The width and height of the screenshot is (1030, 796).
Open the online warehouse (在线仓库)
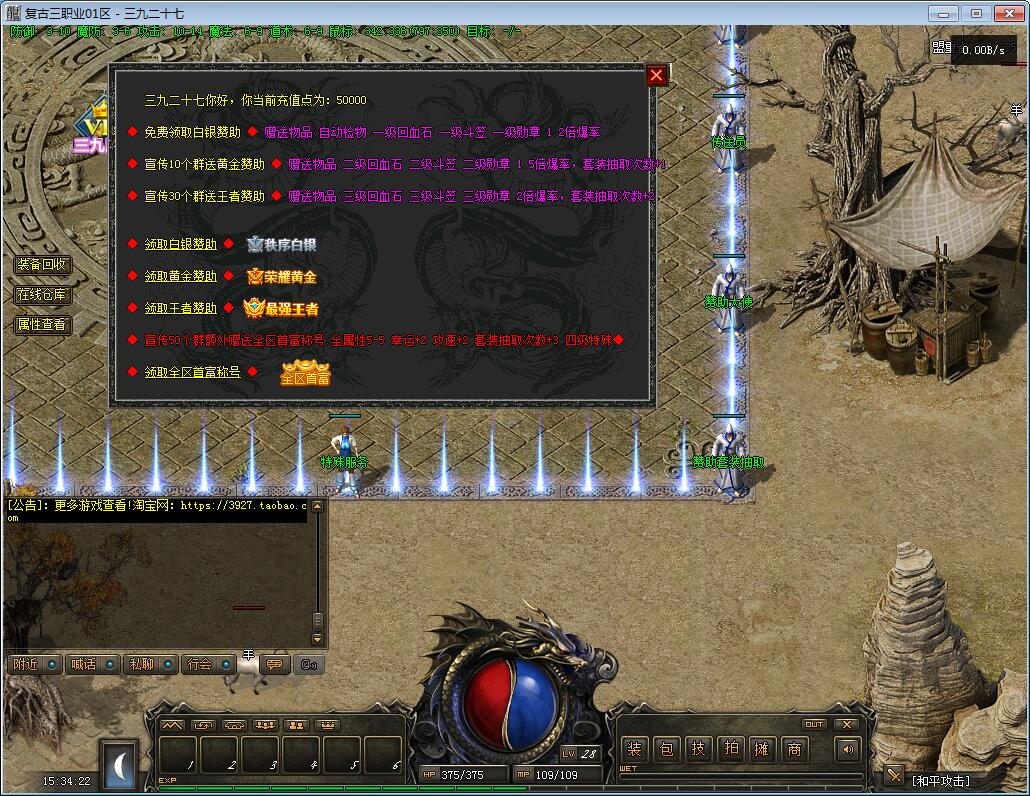tap(42, 295)
